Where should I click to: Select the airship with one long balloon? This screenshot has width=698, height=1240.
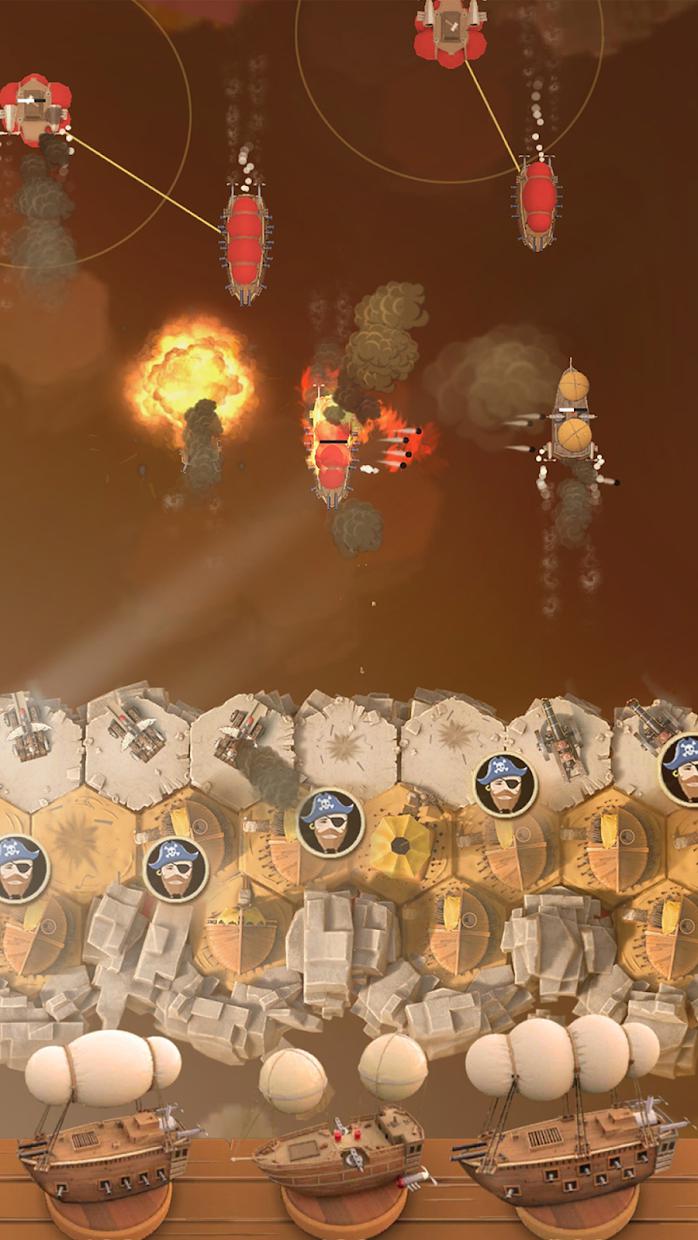coord(104,1130)
